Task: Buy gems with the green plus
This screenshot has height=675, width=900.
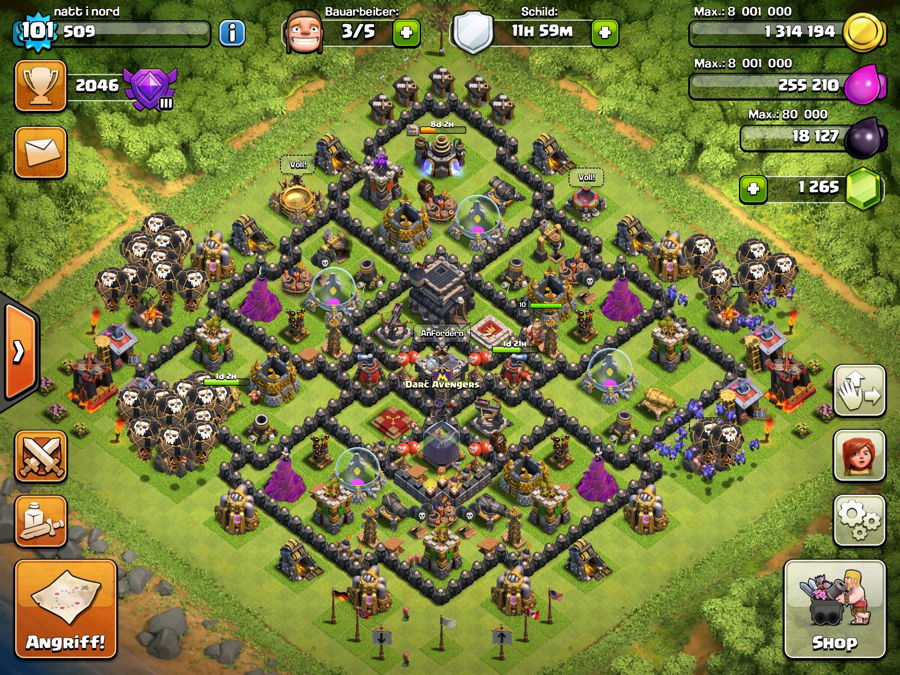Action: 755,187
